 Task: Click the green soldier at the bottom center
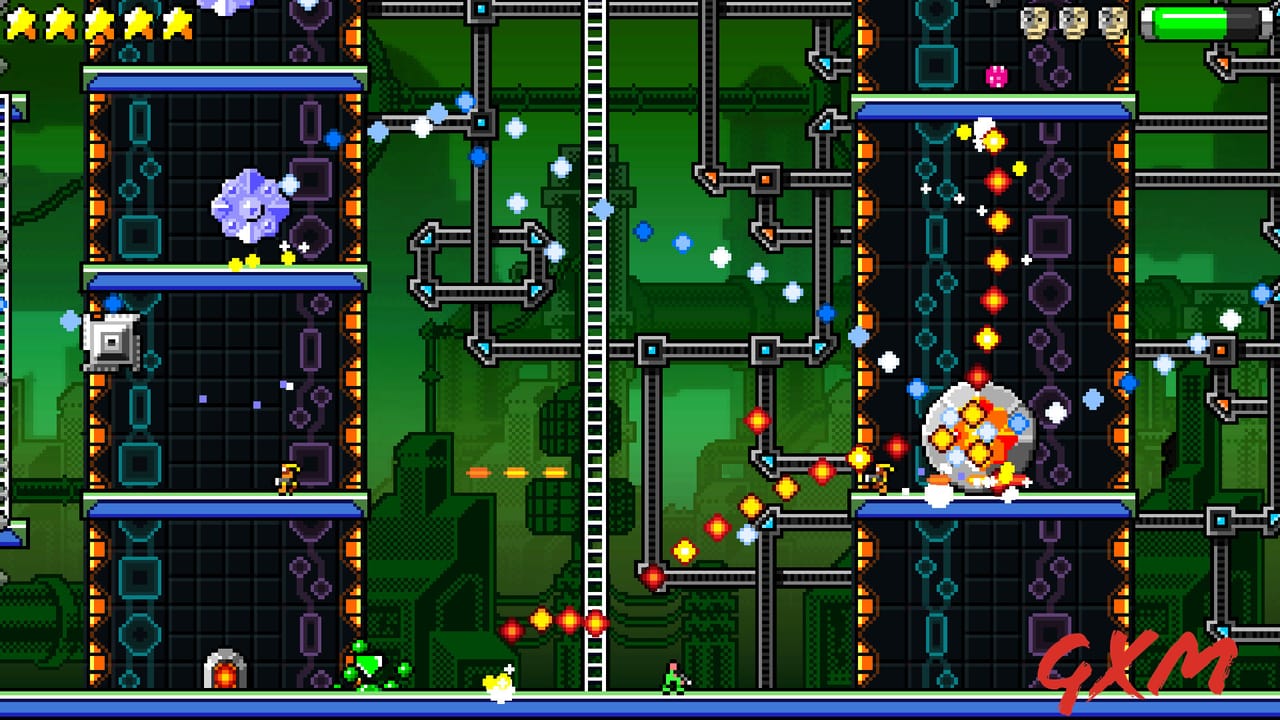coord(673,679)
